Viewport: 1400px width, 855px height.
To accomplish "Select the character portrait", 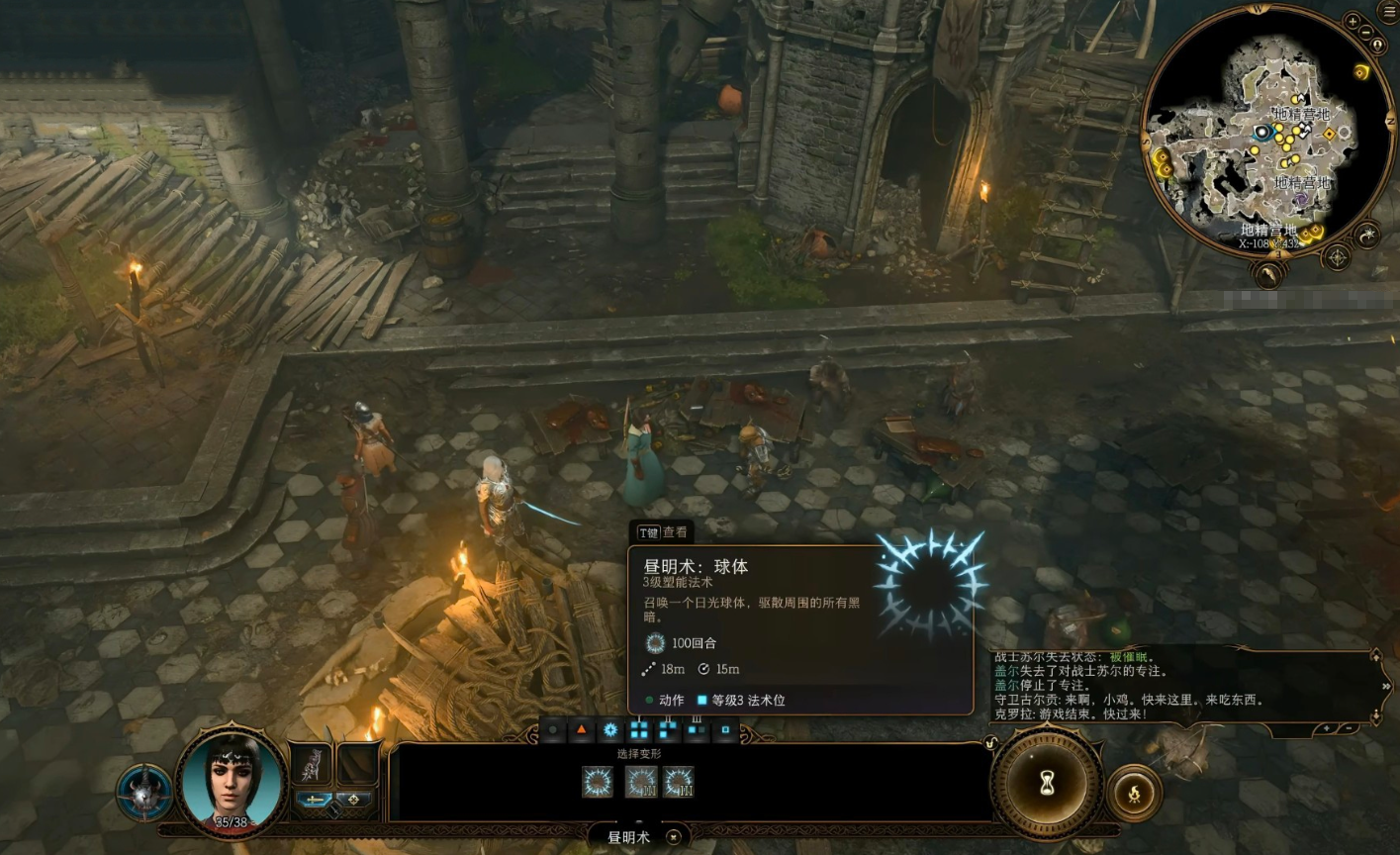I will (232, 783).
